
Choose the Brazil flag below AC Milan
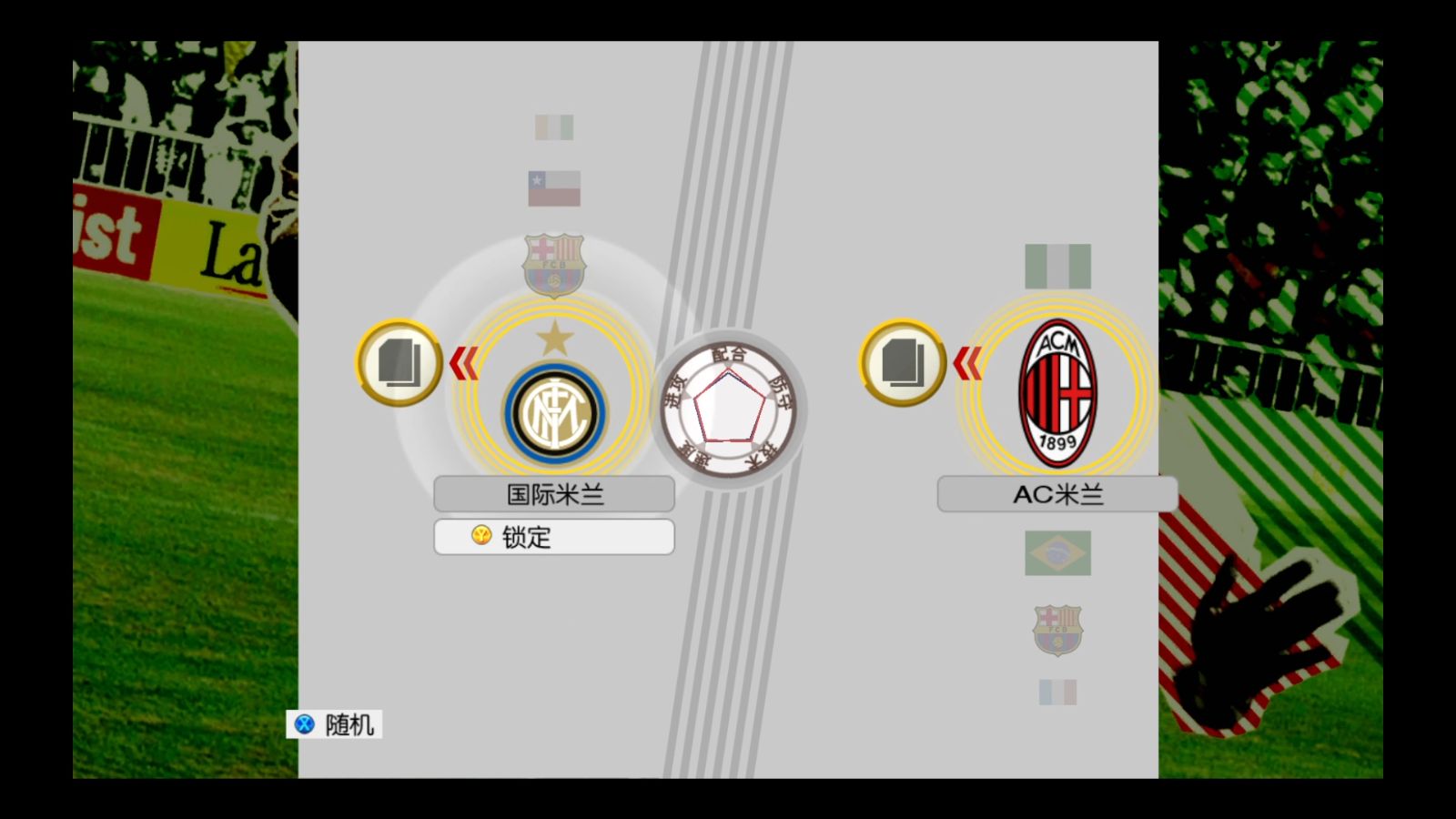(1057, 553)
